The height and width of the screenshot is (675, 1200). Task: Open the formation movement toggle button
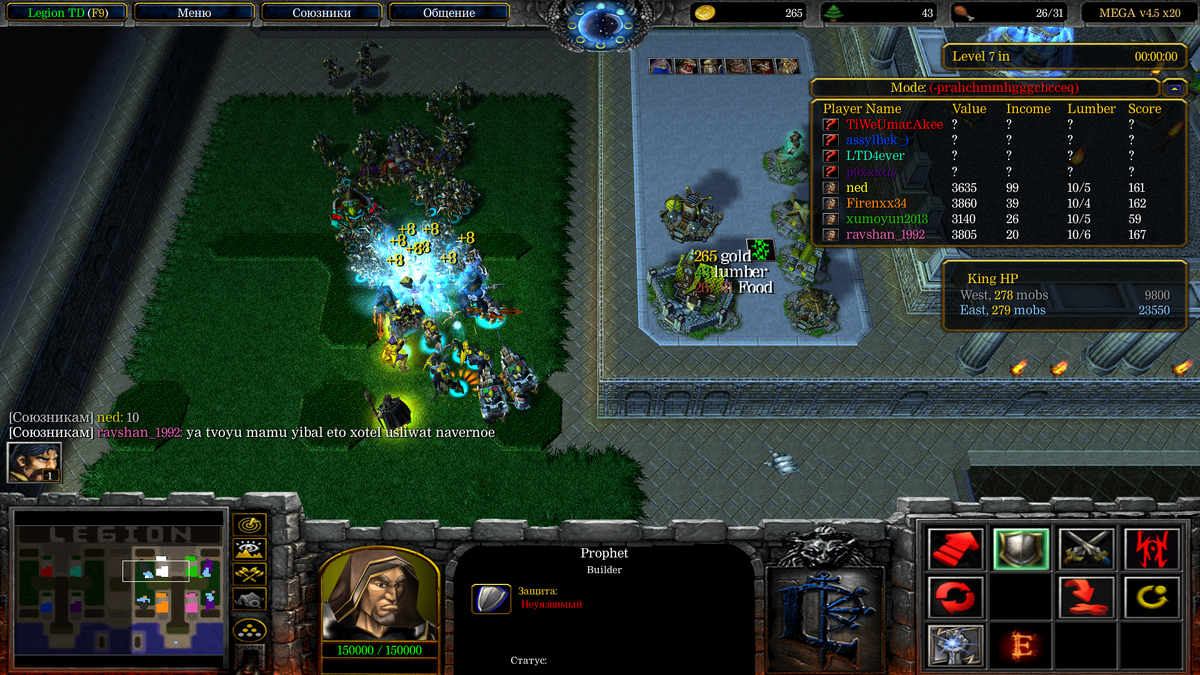coord(248,630)
